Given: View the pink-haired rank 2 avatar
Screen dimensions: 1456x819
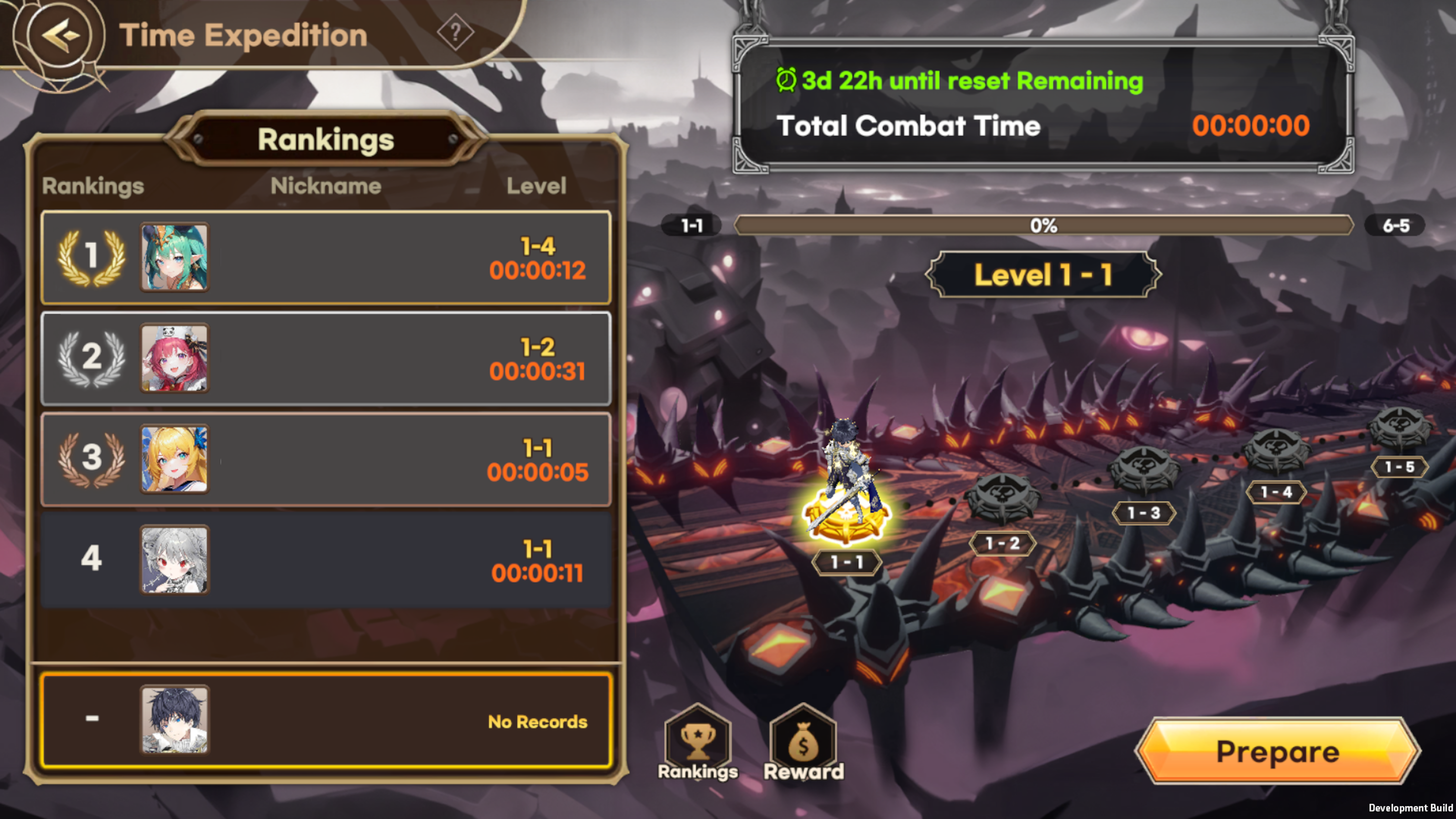Looking at the screenshot, I should 174,358.
